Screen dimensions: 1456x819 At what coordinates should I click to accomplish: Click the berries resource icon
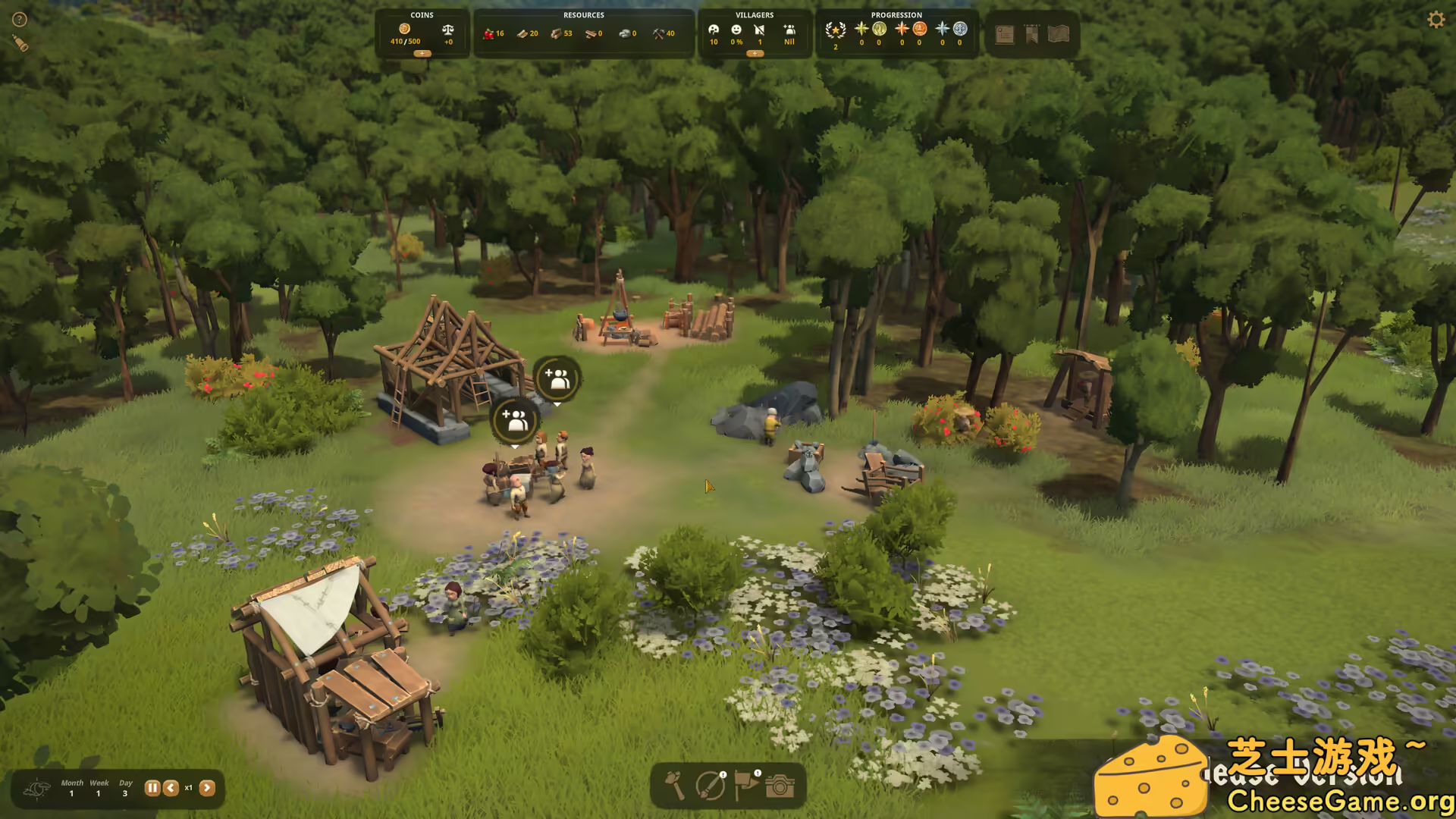point(489,33)
